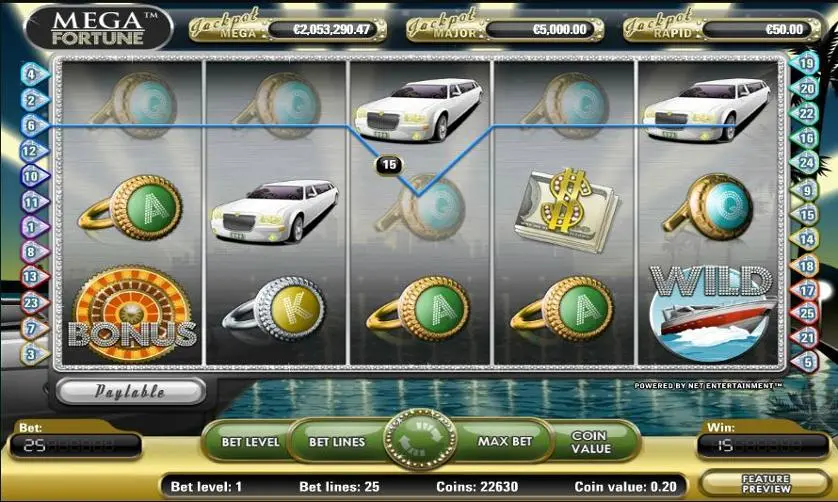Select bet line marker 23
This screenshot has height=502, width=838.
(30, 303)
